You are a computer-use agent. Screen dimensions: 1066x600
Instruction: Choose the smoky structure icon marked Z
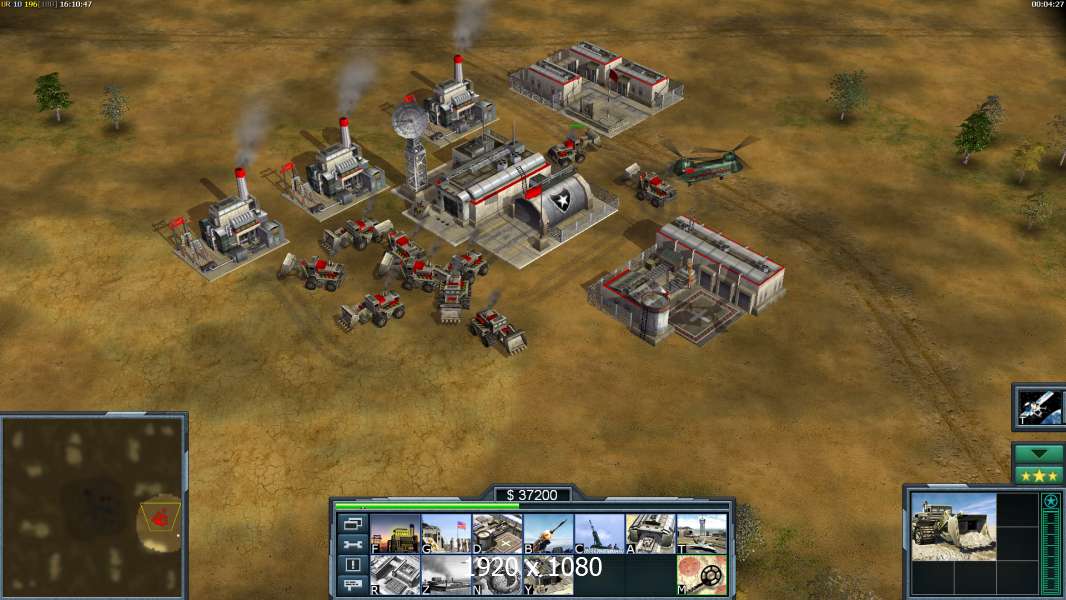tap(446, 575)
